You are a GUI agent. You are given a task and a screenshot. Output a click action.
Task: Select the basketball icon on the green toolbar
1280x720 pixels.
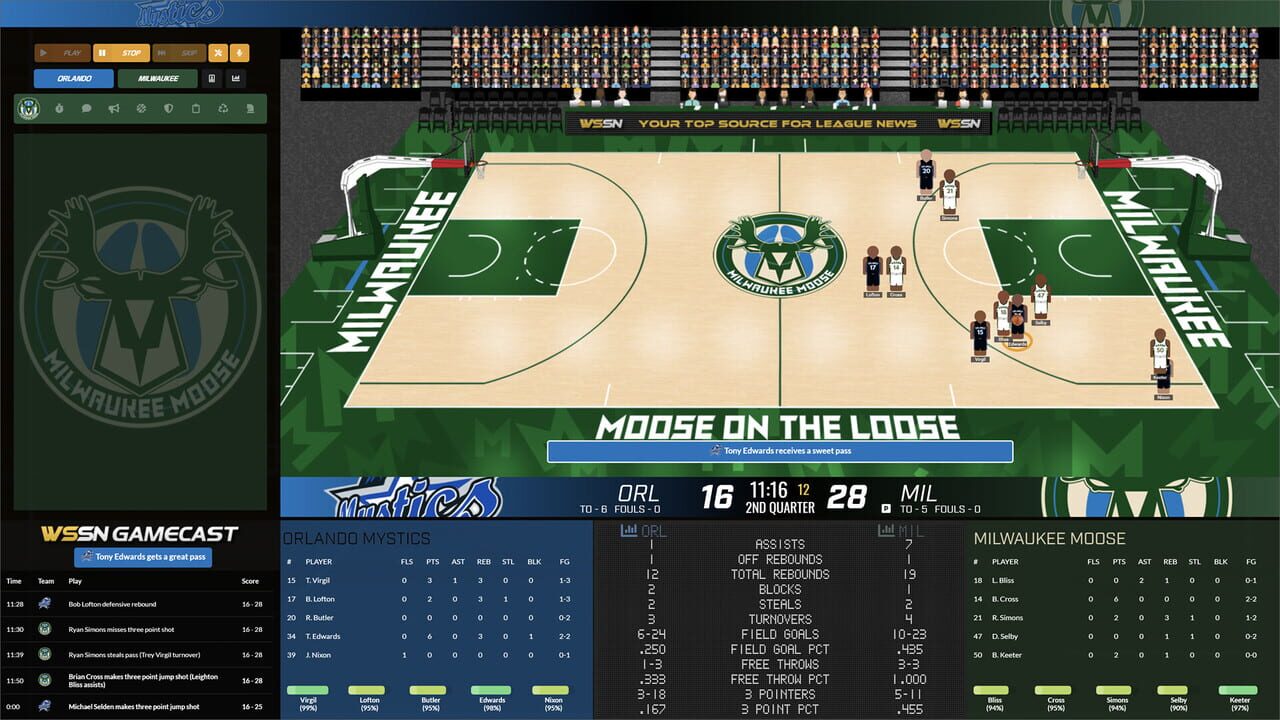(141, 109)
